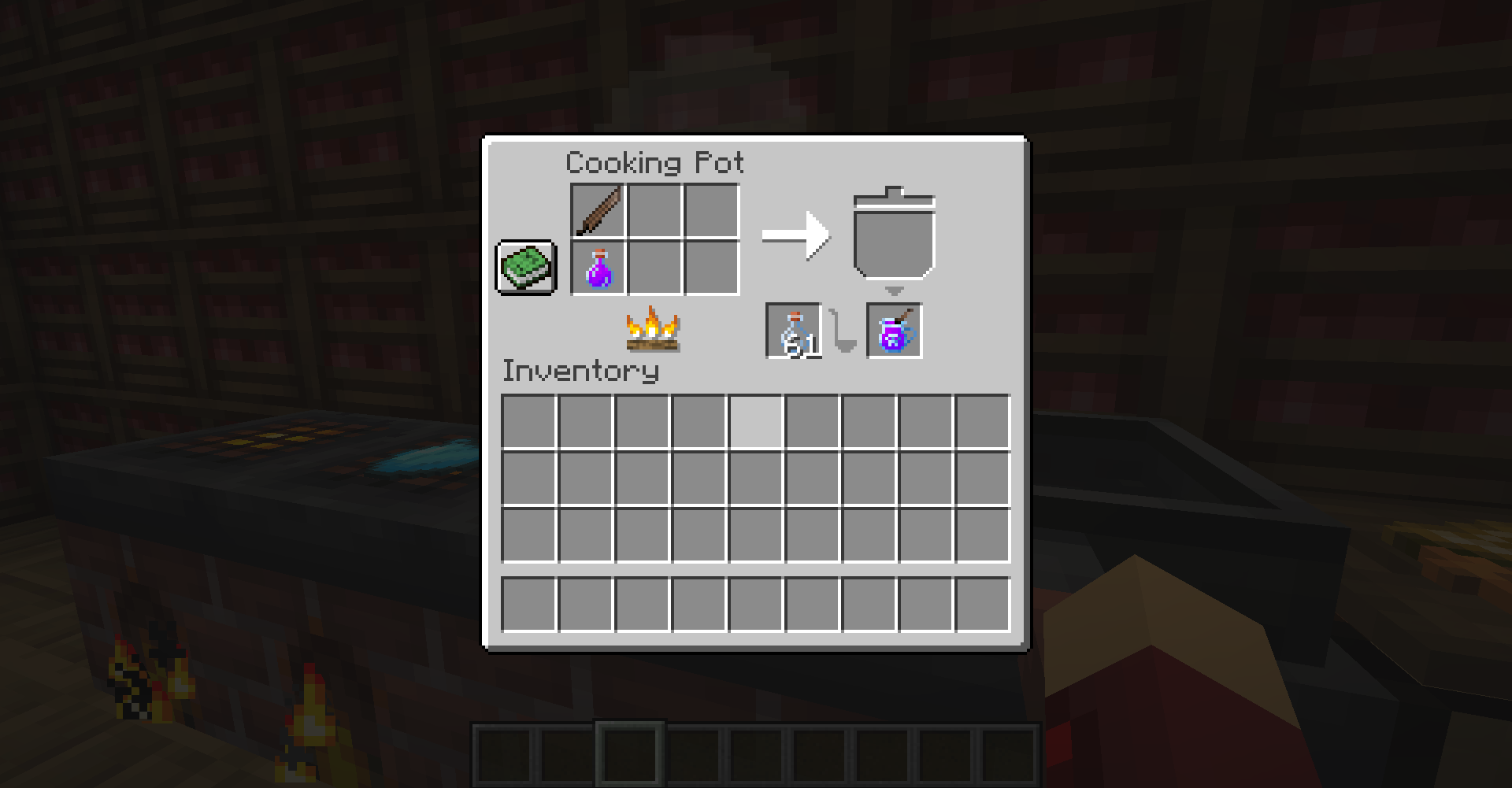The width and height of the screenshot is (1512, 788).
Task: Take the purple brew jug result
Action: point(895,331)
